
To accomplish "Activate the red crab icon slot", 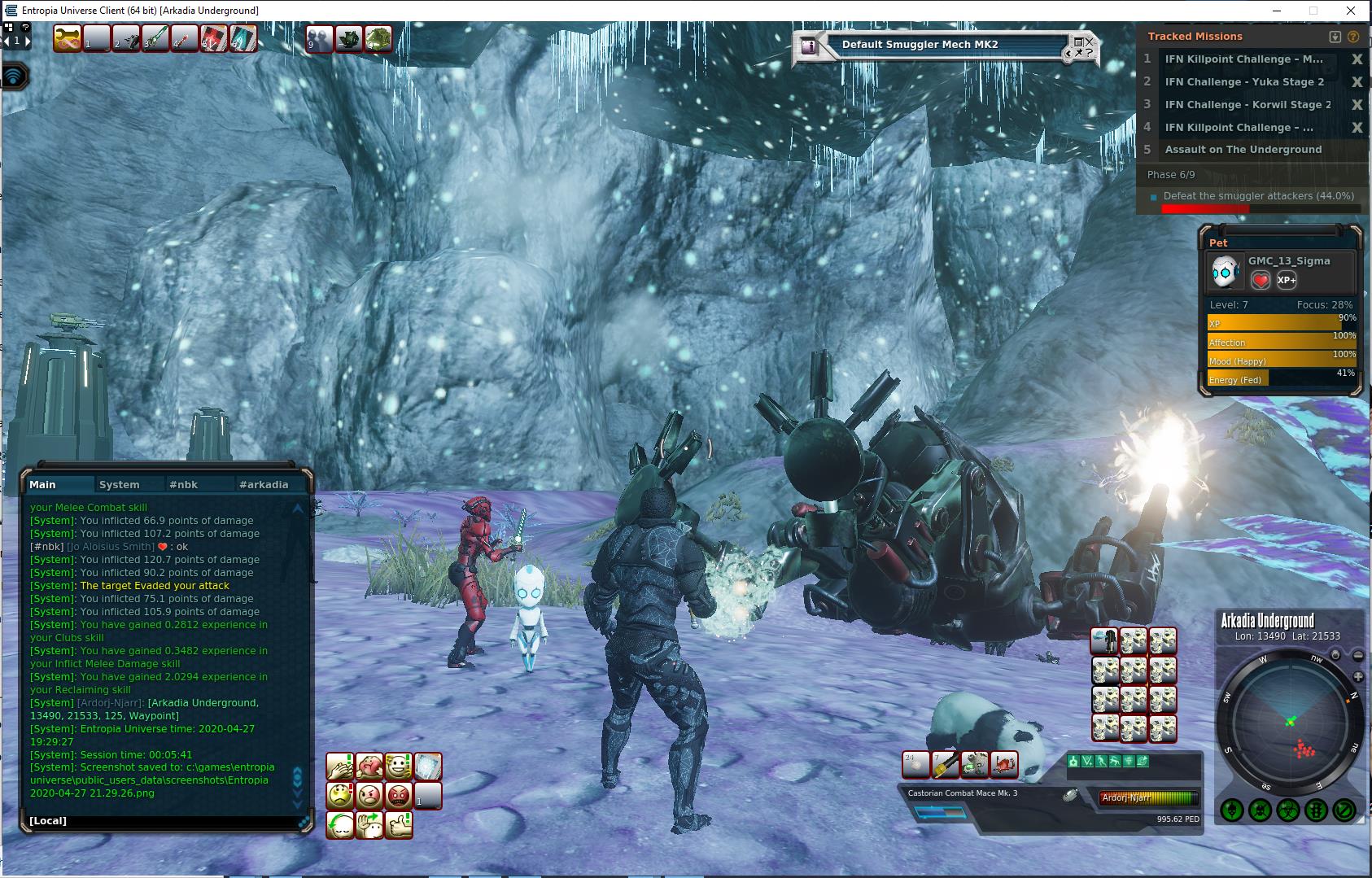I will 1005,764.
